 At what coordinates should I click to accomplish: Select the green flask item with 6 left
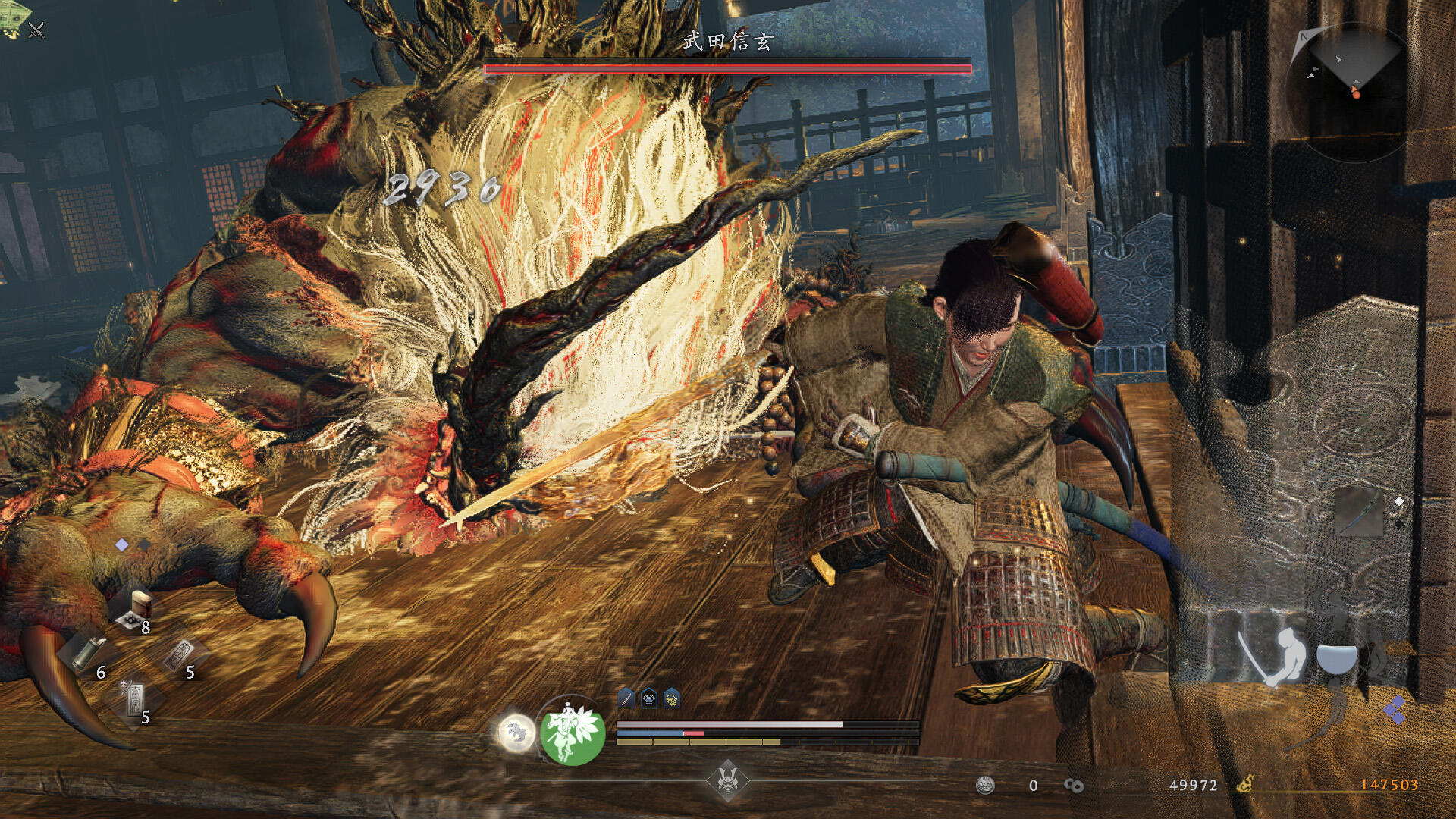89,652
